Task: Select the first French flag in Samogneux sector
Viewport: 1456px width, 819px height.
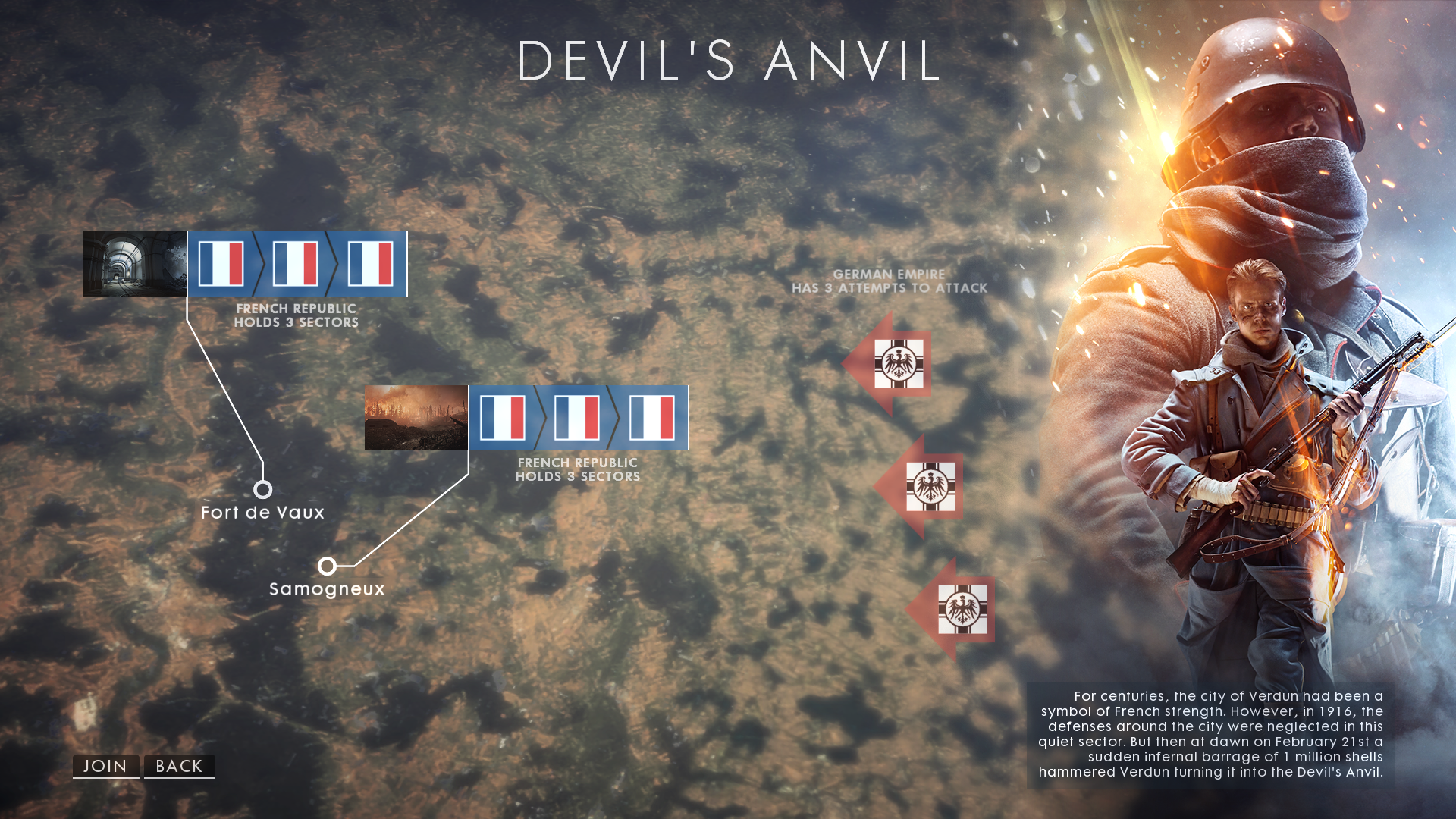Action: pyautogui.click(x=501, y=419)
